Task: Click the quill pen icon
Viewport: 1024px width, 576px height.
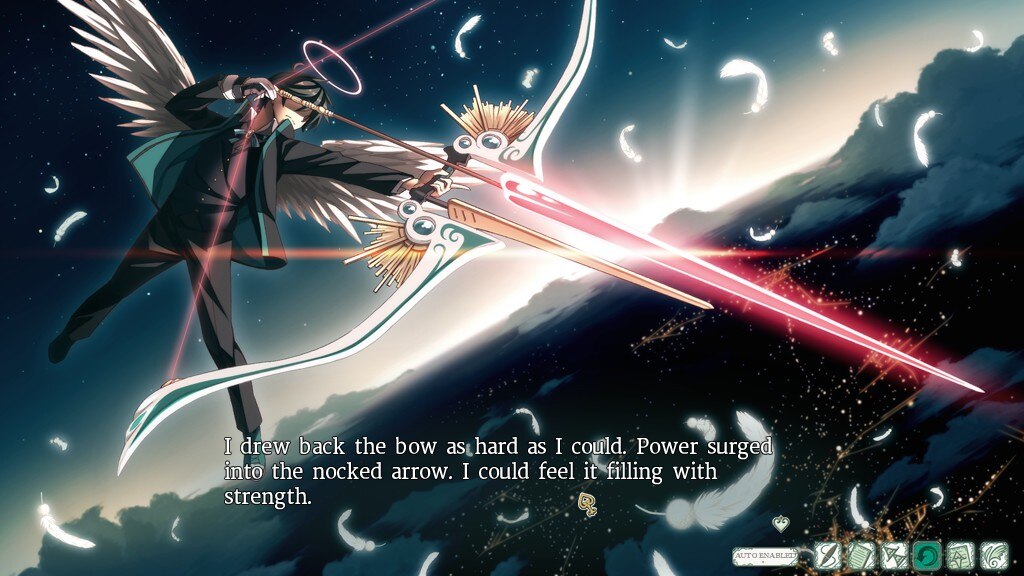Action: [827, 554]
